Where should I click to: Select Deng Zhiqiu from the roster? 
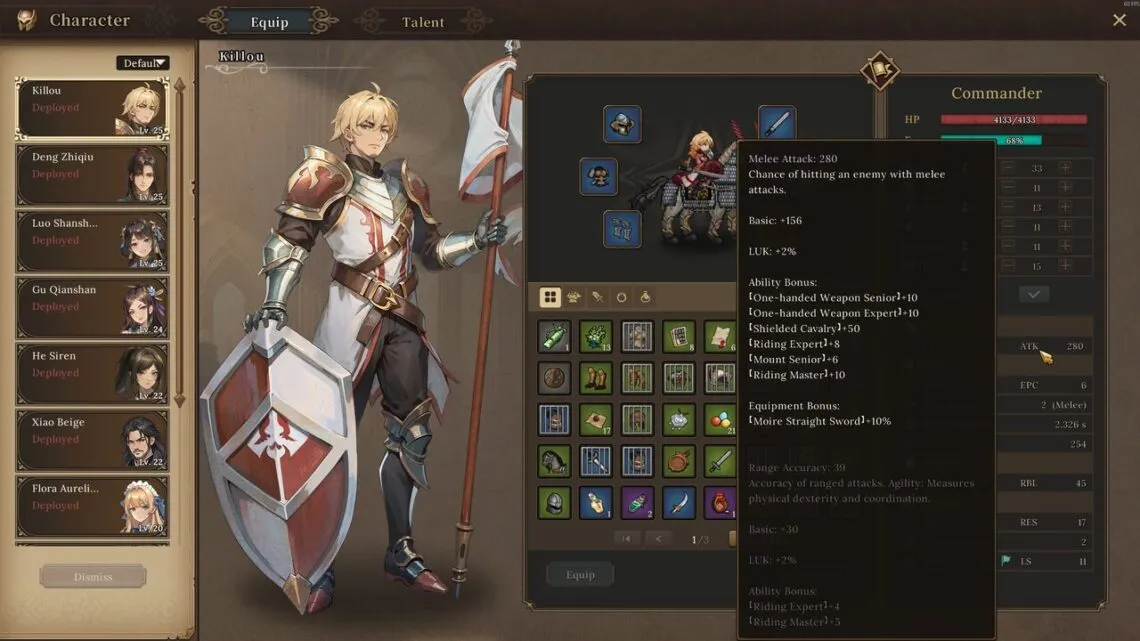click(x=92, y=174)
